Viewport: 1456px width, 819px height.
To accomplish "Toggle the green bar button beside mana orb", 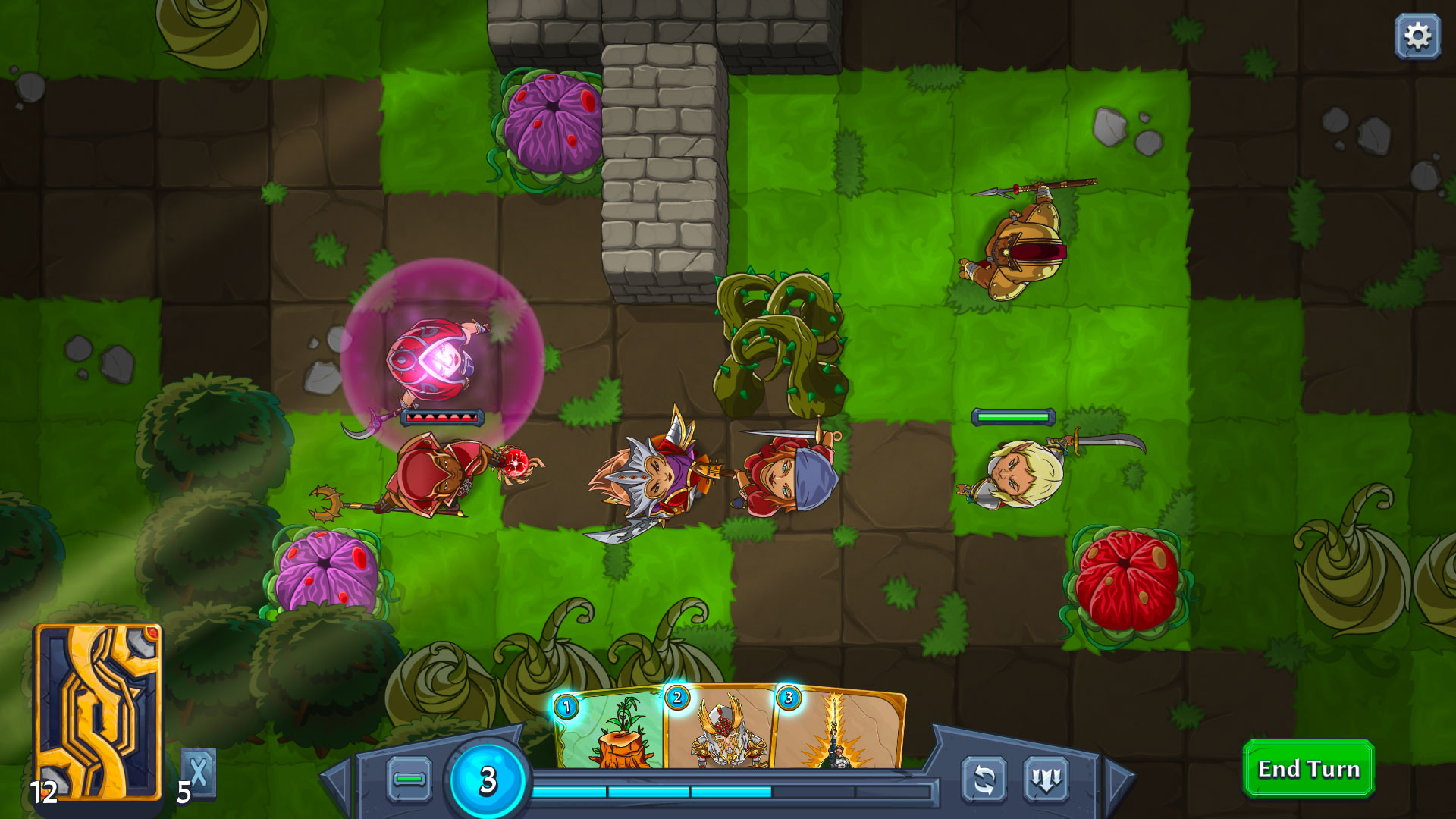I will [409, 779].
